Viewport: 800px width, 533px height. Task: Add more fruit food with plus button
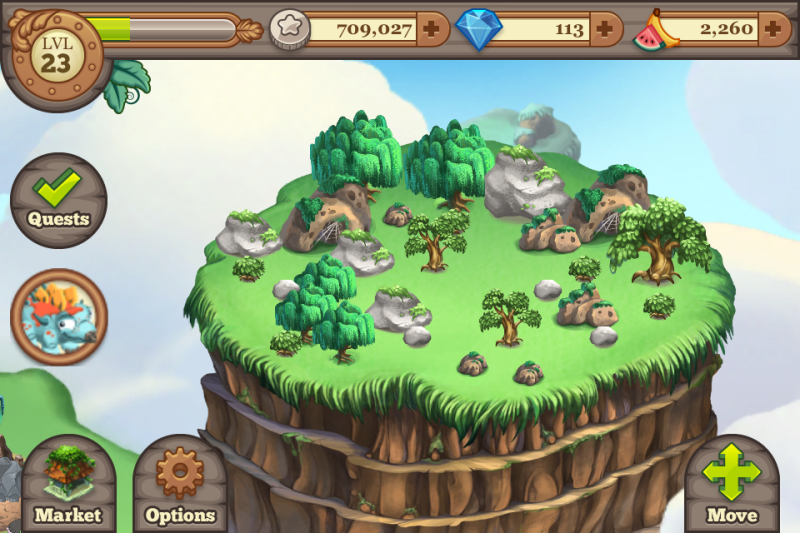point(773,29)
